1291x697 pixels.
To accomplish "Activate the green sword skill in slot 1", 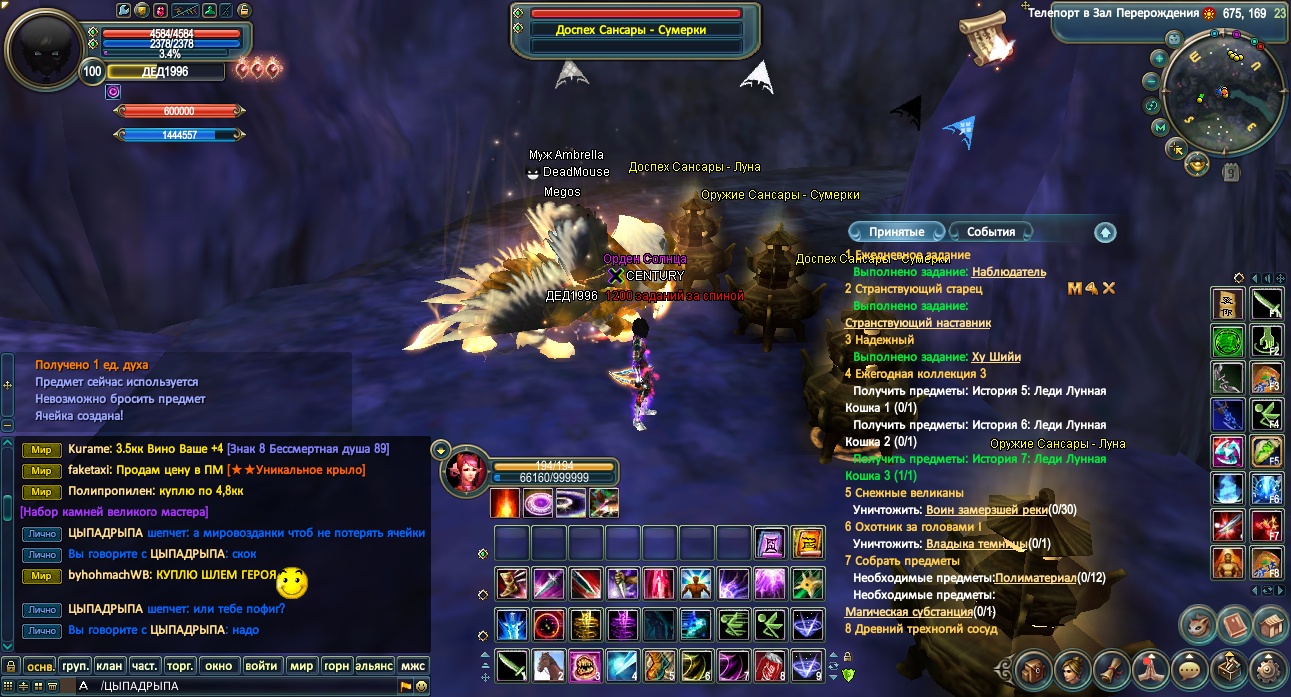I will [x=511, y=664].
